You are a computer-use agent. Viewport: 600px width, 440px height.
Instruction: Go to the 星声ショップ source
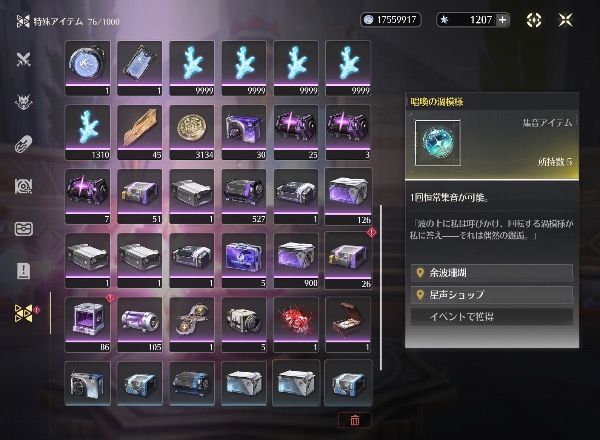492,295
